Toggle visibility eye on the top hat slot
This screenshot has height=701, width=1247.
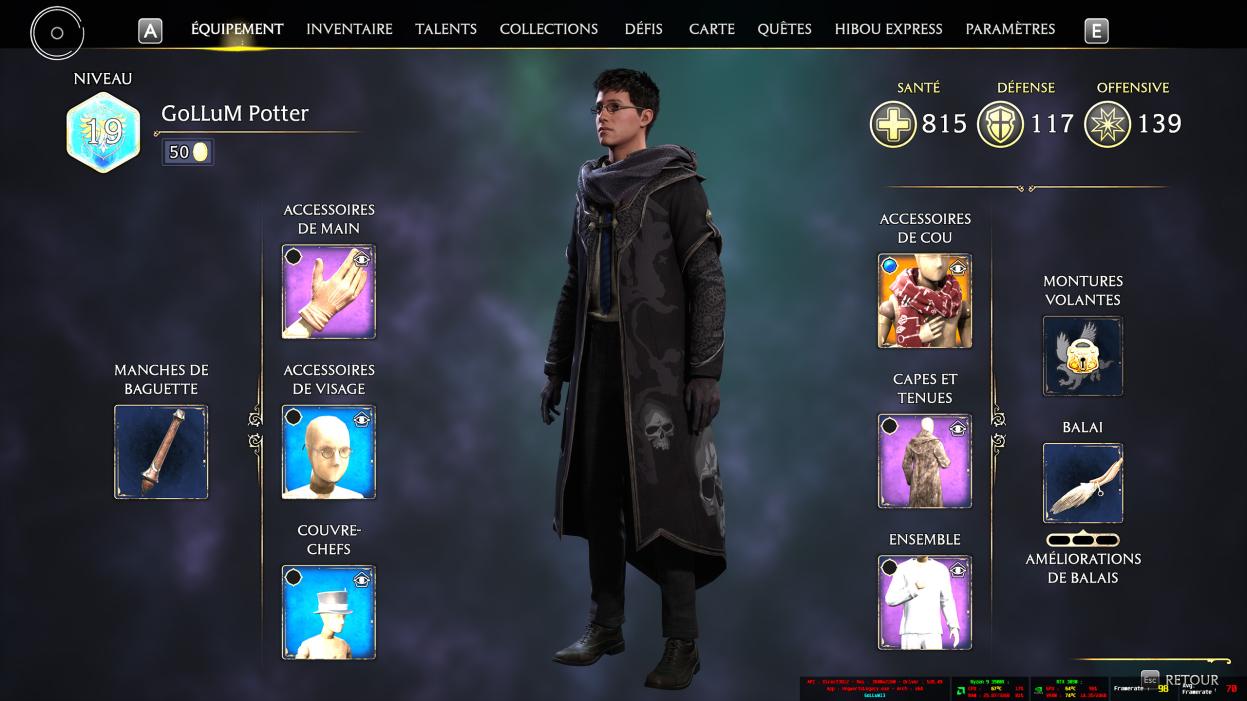362,579
